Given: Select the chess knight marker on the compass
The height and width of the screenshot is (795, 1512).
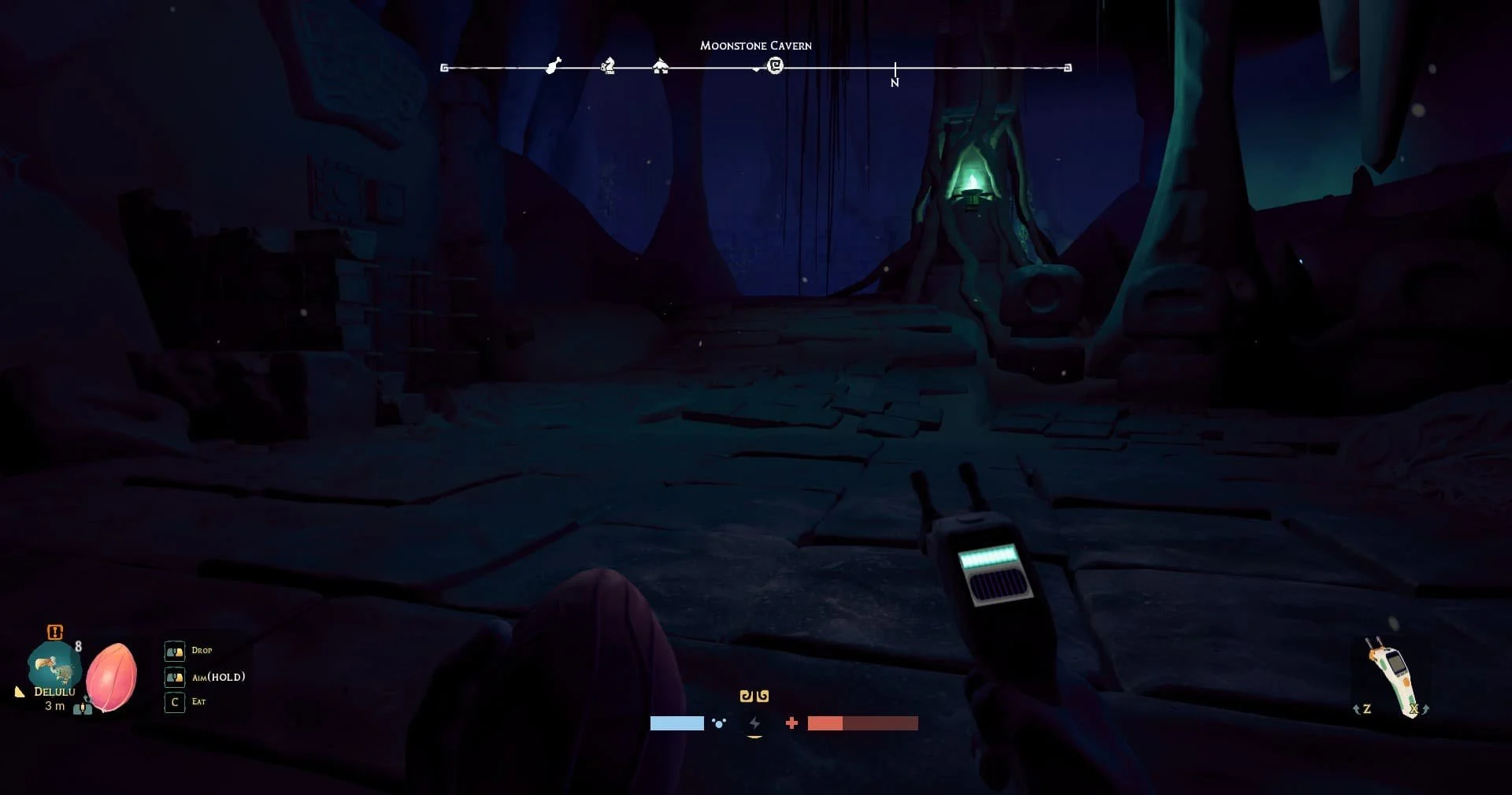Looking at the screenshot, I should coord(608,66).
